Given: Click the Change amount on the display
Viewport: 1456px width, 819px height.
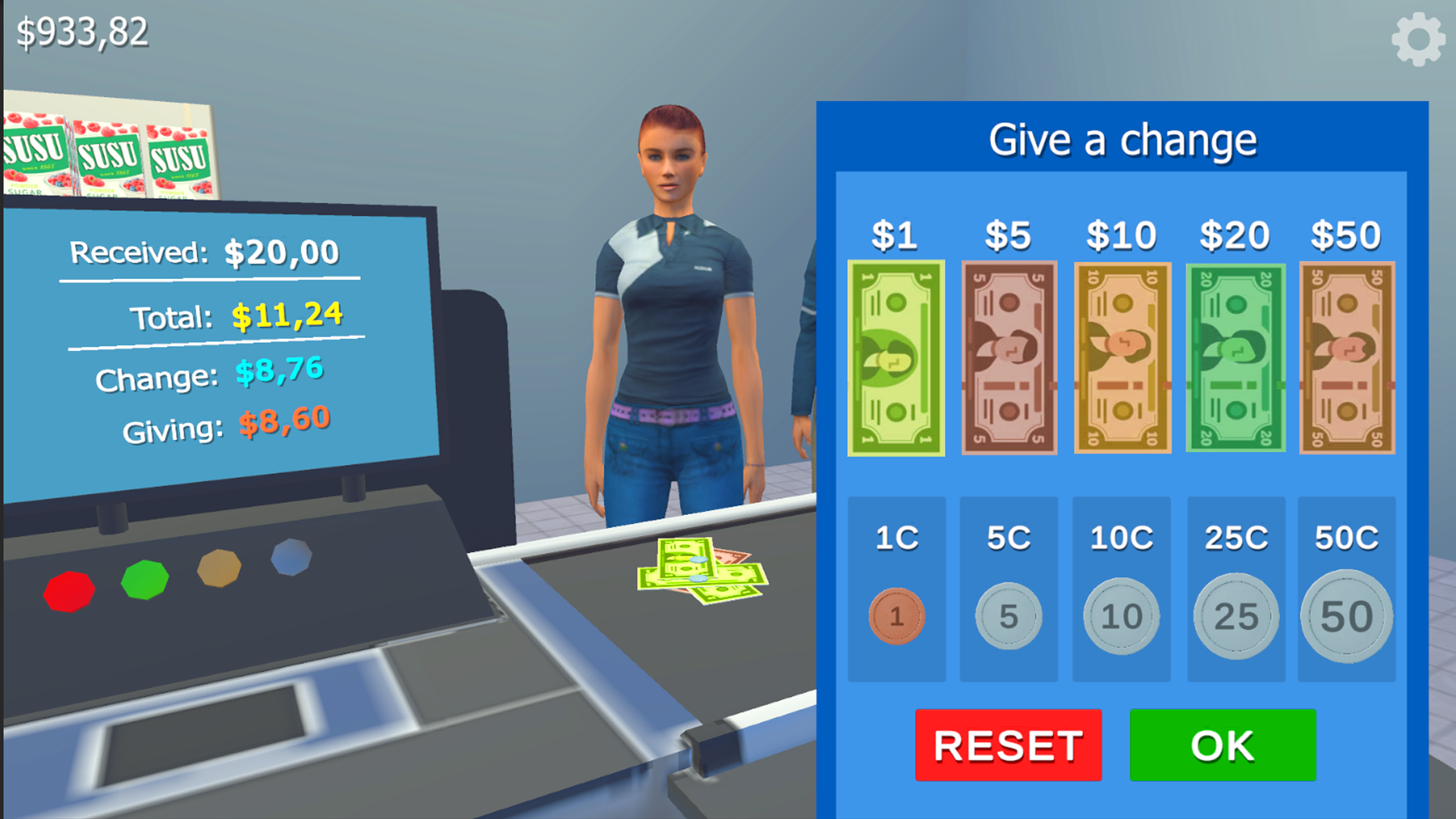Looking at the screenshot, I should pyautogui.click(x=278, y=371).
